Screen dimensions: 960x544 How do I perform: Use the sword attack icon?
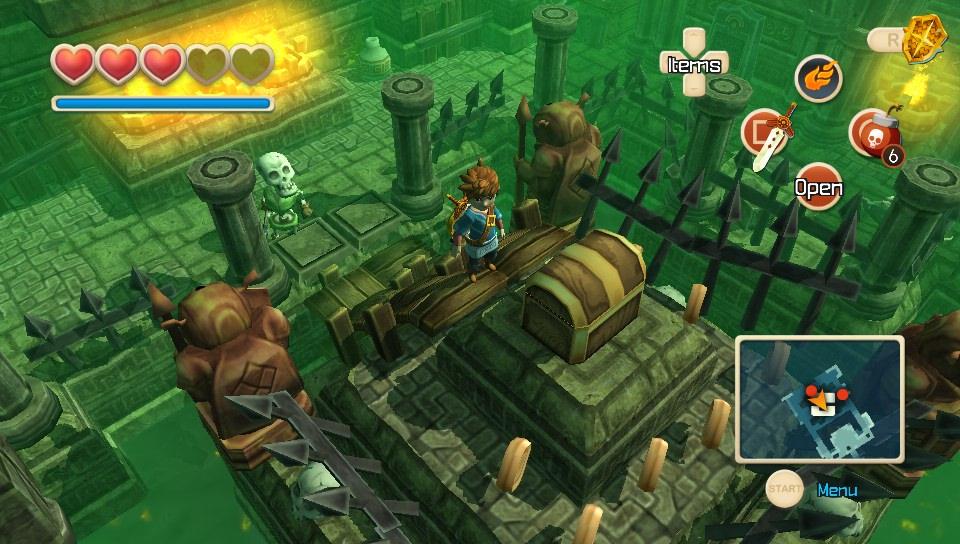click(x=767, y=134)
